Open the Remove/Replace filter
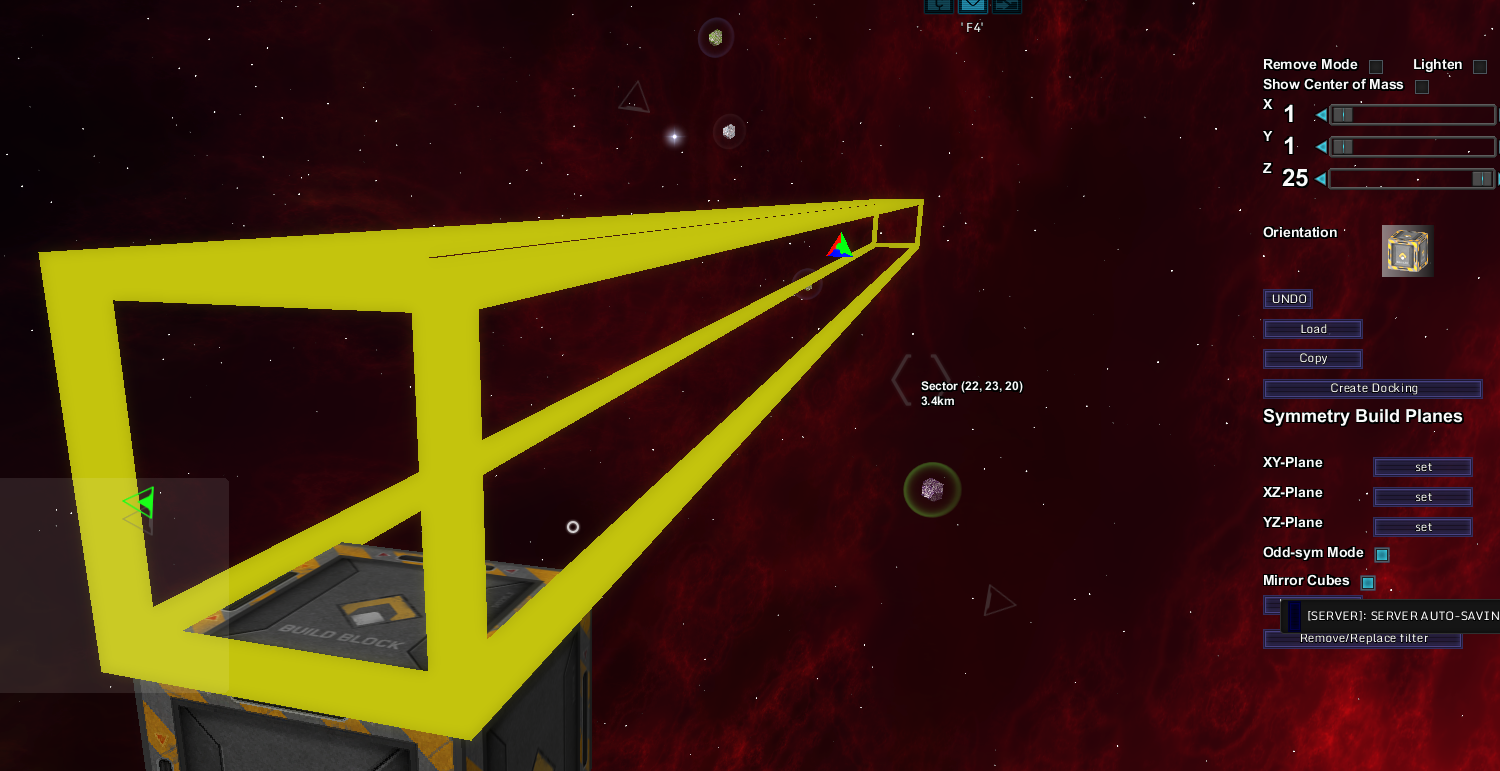 tap(1363, 638)
